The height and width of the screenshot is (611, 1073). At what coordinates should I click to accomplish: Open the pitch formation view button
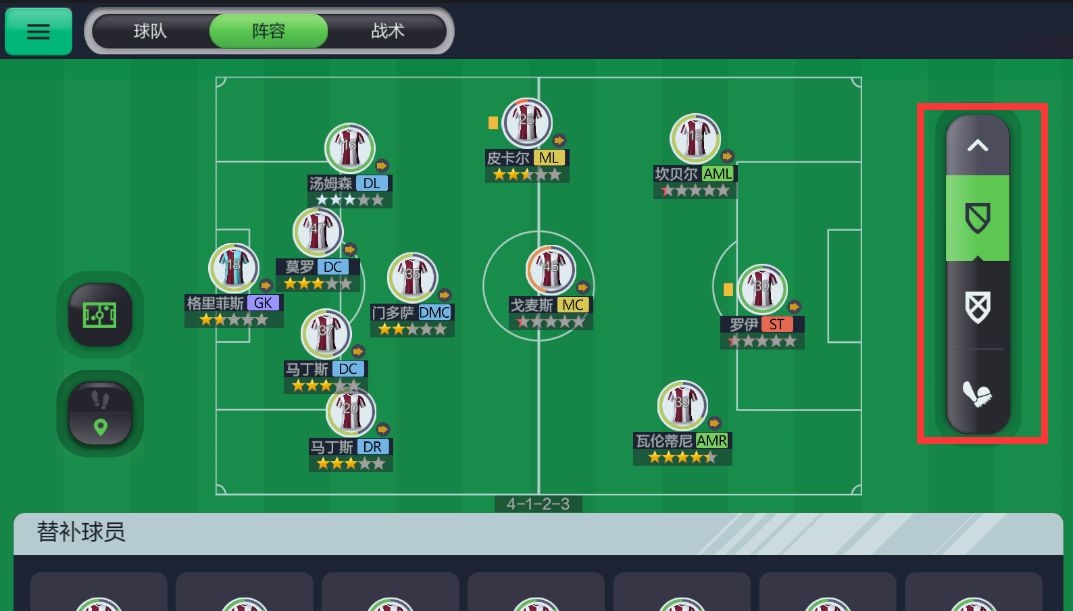(100, 316)
